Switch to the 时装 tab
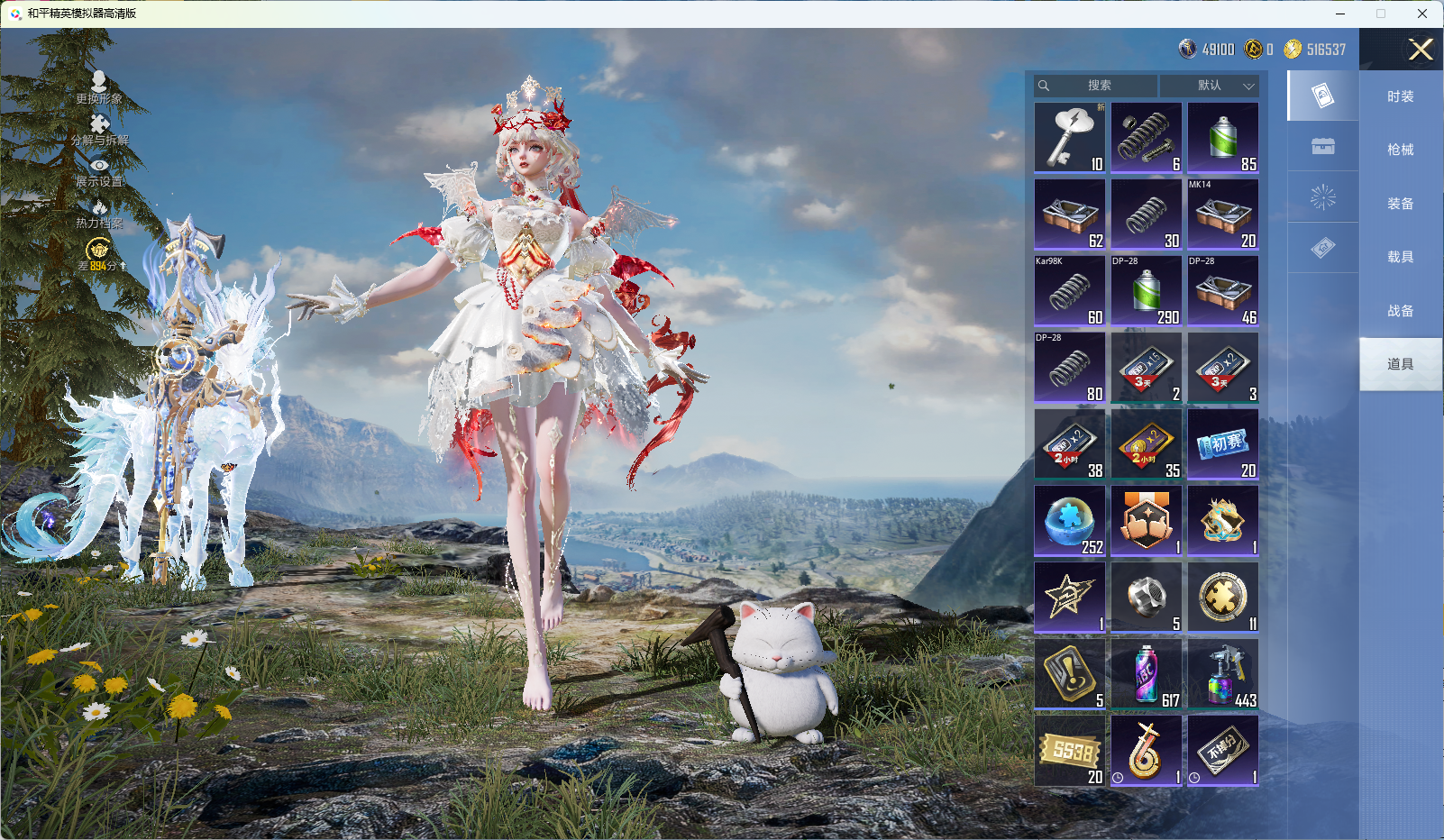 pyautogui.click(x=1400, y=96)
